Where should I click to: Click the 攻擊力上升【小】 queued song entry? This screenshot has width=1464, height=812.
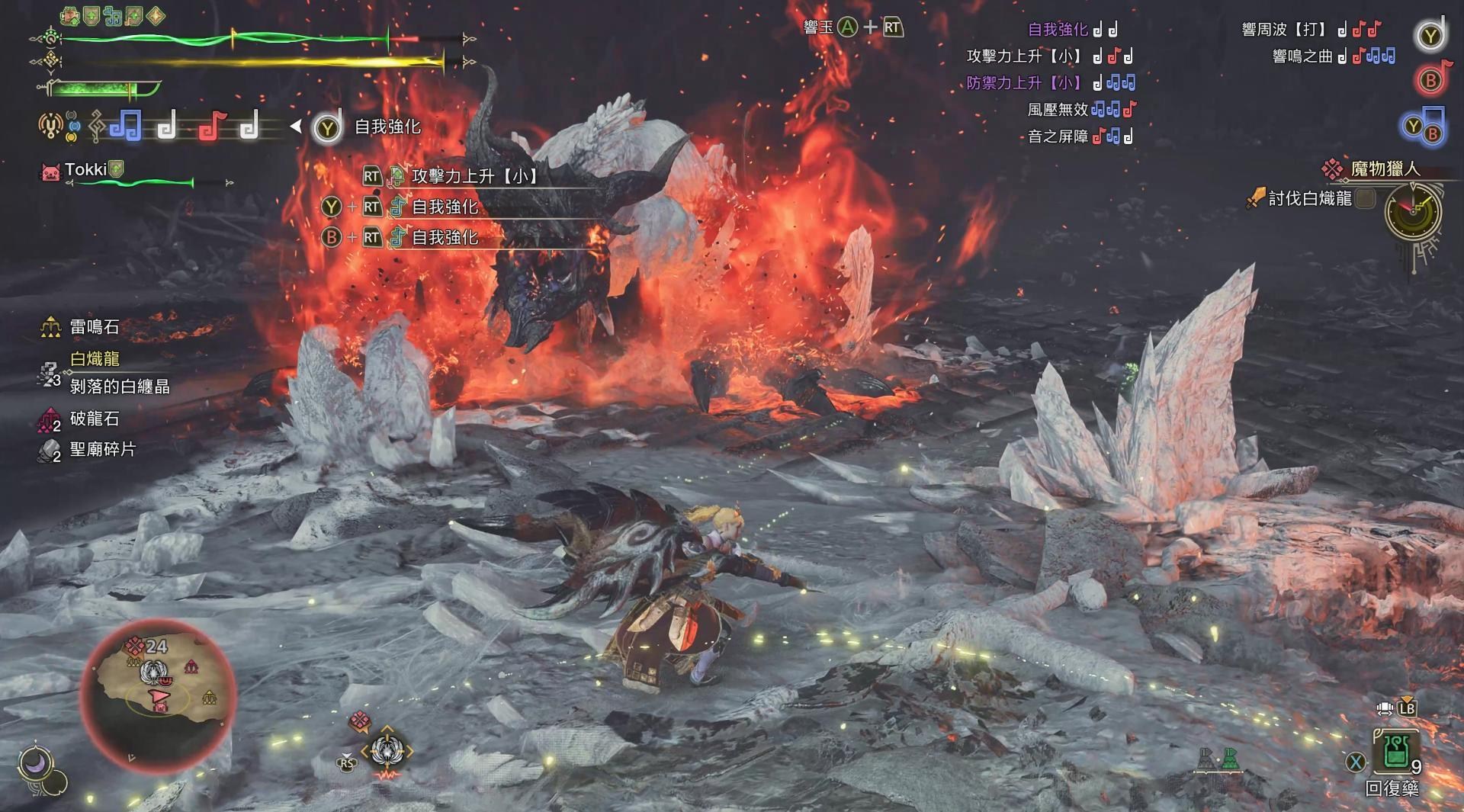pos(474,176)
